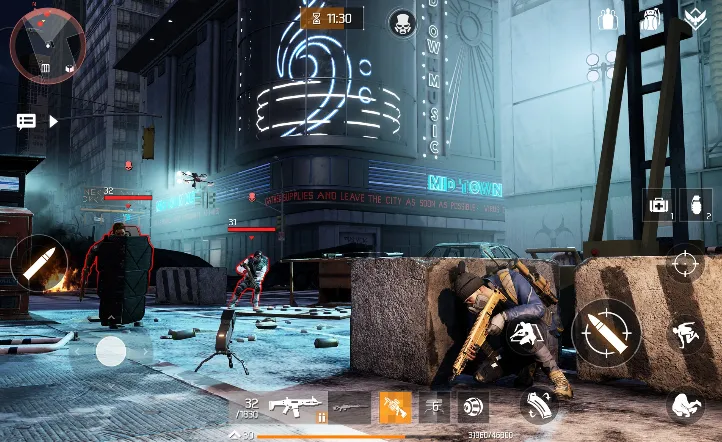Open the circular minimap
The height and width of the screenshot is (442, 722).
47,45
